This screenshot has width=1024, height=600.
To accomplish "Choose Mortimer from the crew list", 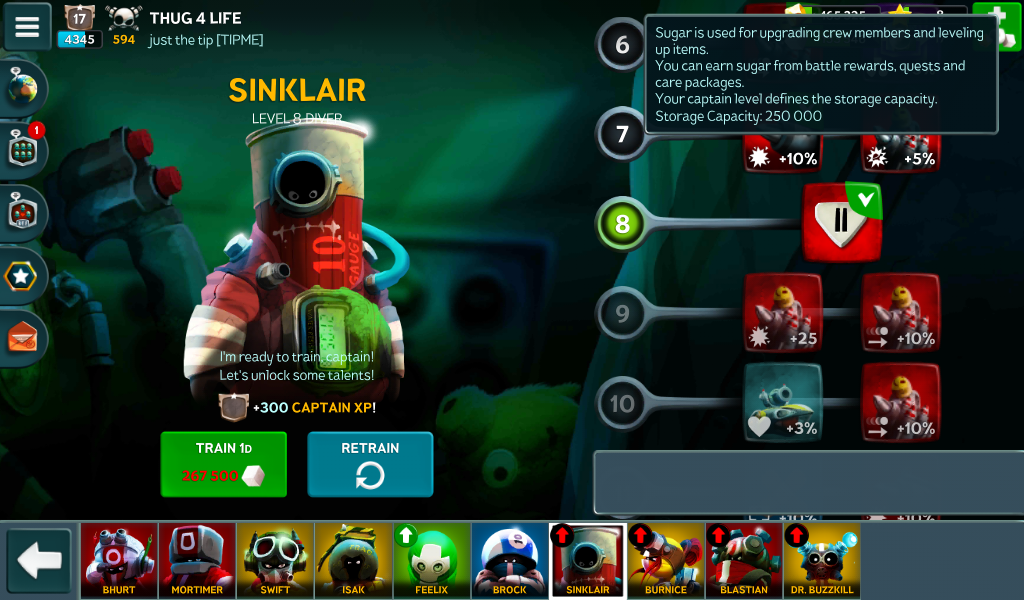I will point(197,560).
